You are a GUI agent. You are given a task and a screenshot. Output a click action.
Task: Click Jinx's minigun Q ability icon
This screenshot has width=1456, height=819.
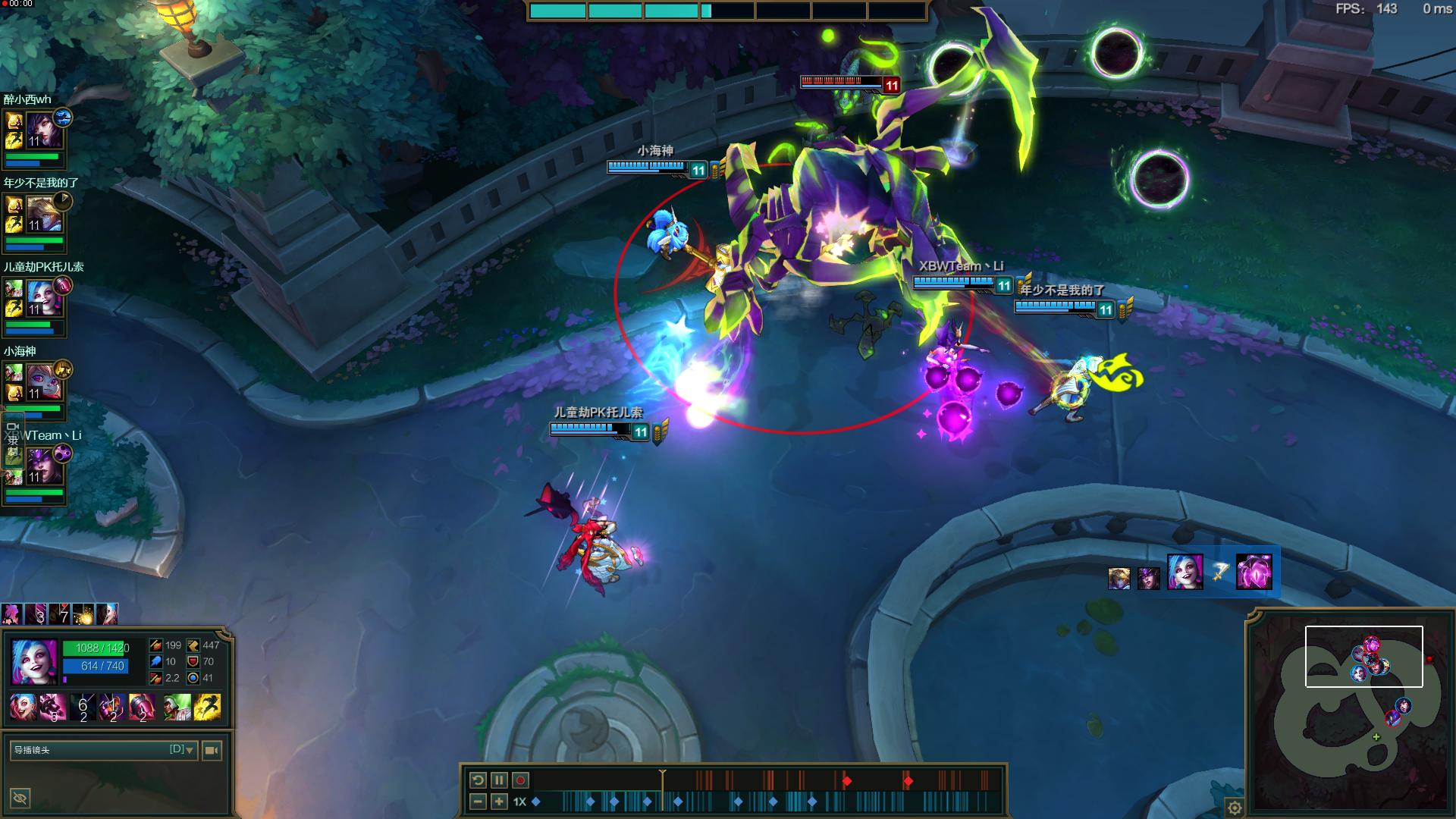[52, 707]
